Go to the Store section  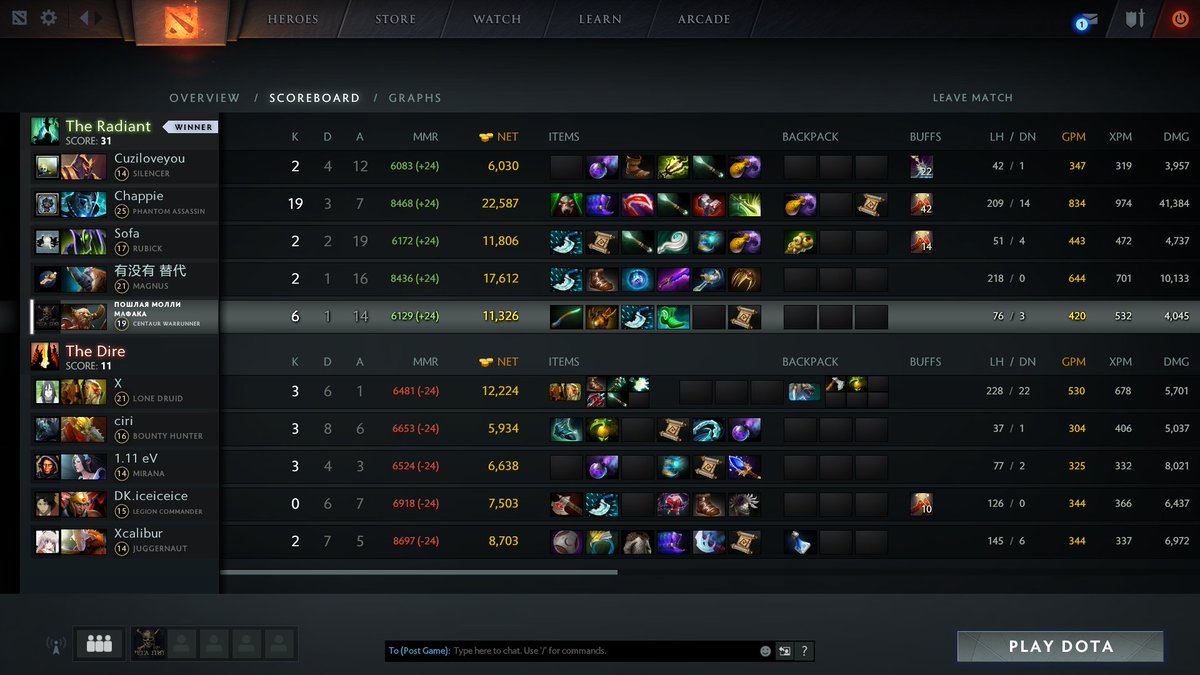click(395, 19)
